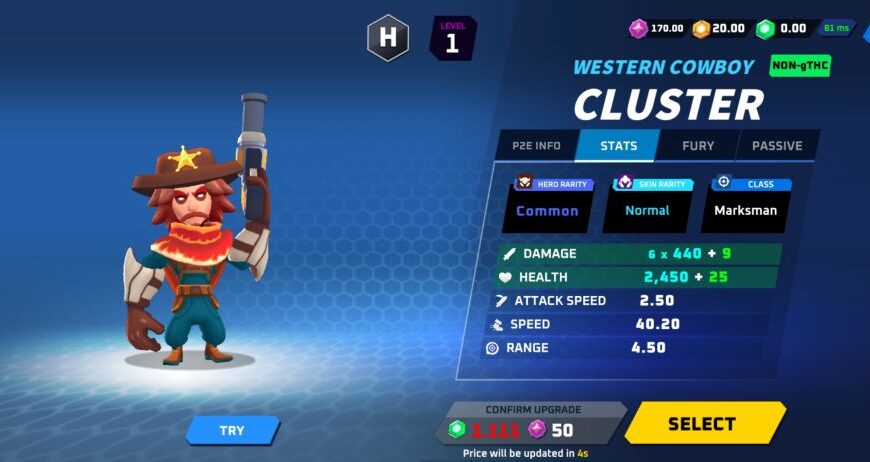The width and height of the screenshot is (870, 462).
Task: Show the FURY tab
Action: (x=697, y=146)
